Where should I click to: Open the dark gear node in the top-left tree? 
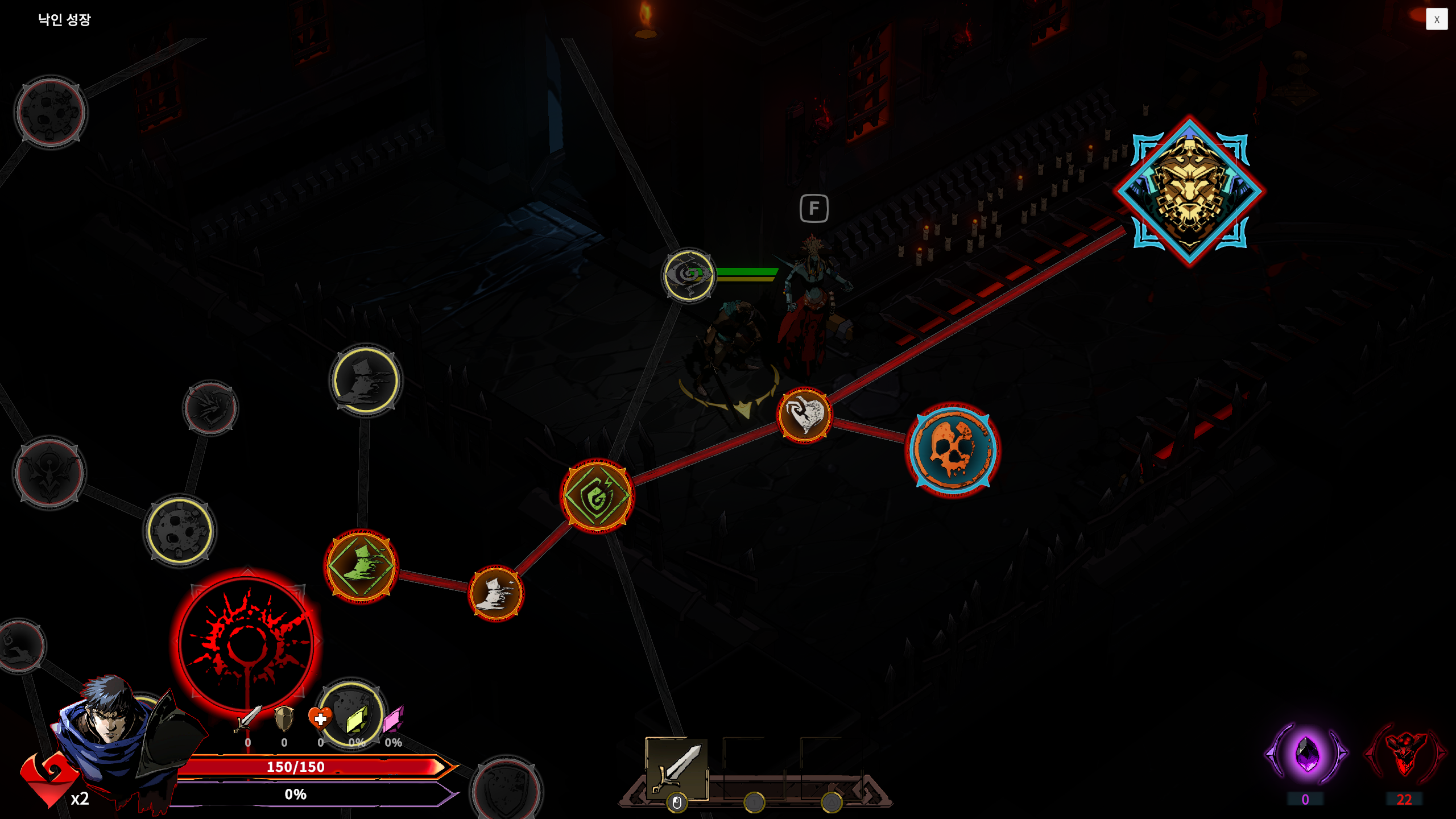click(x=50, y=112)
